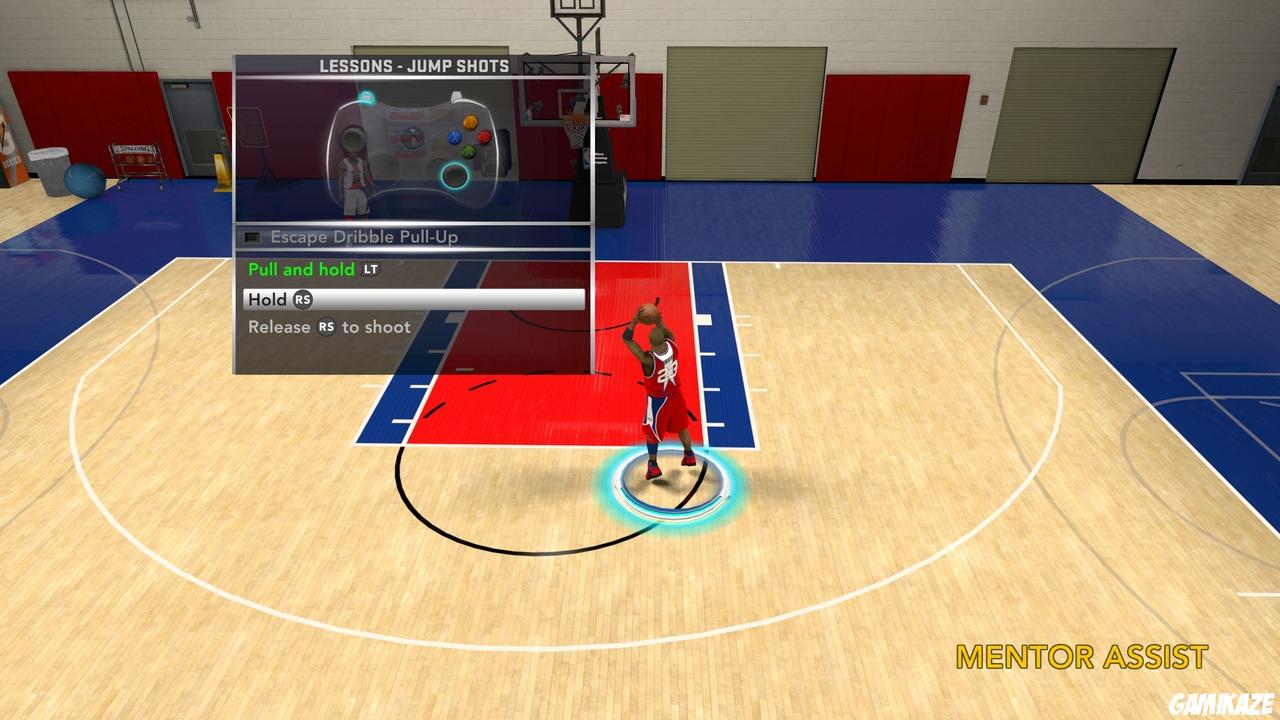Select the yellow Y button on the gamepad
This screenshot has width=1280, height=720.
470,121
